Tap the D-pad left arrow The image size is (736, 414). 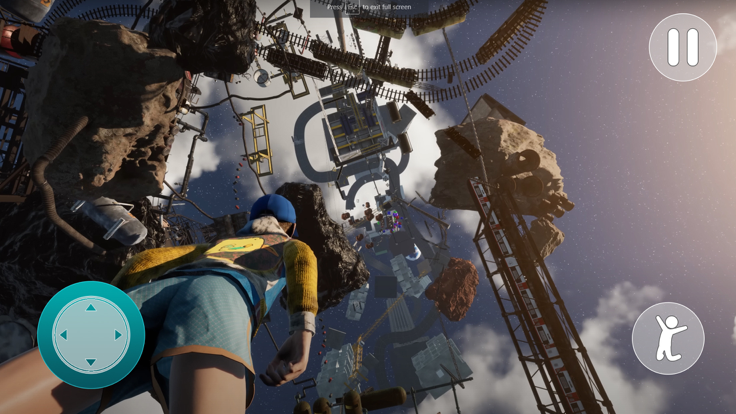(x=64, y=335)
